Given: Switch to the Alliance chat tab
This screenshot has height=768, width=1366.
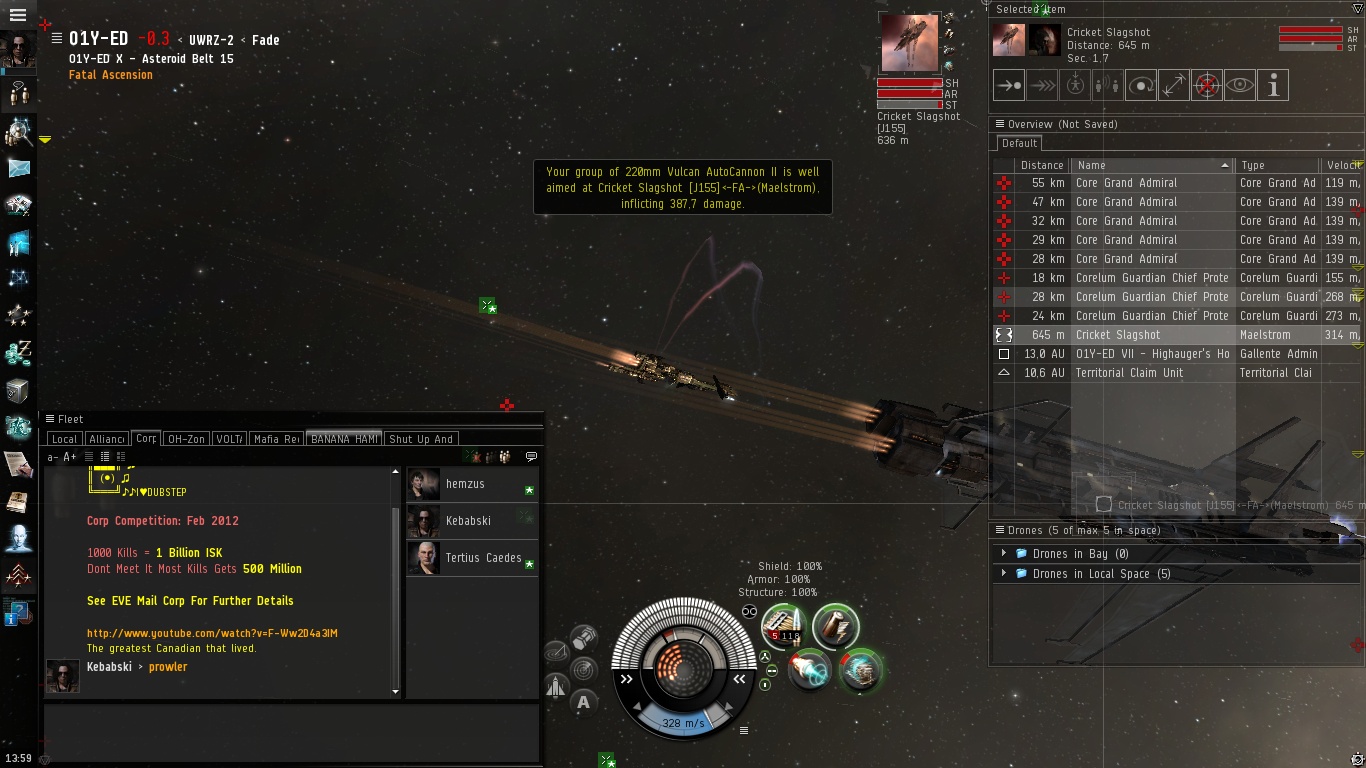Looking at the screenshot, I should tap(106, 439).
